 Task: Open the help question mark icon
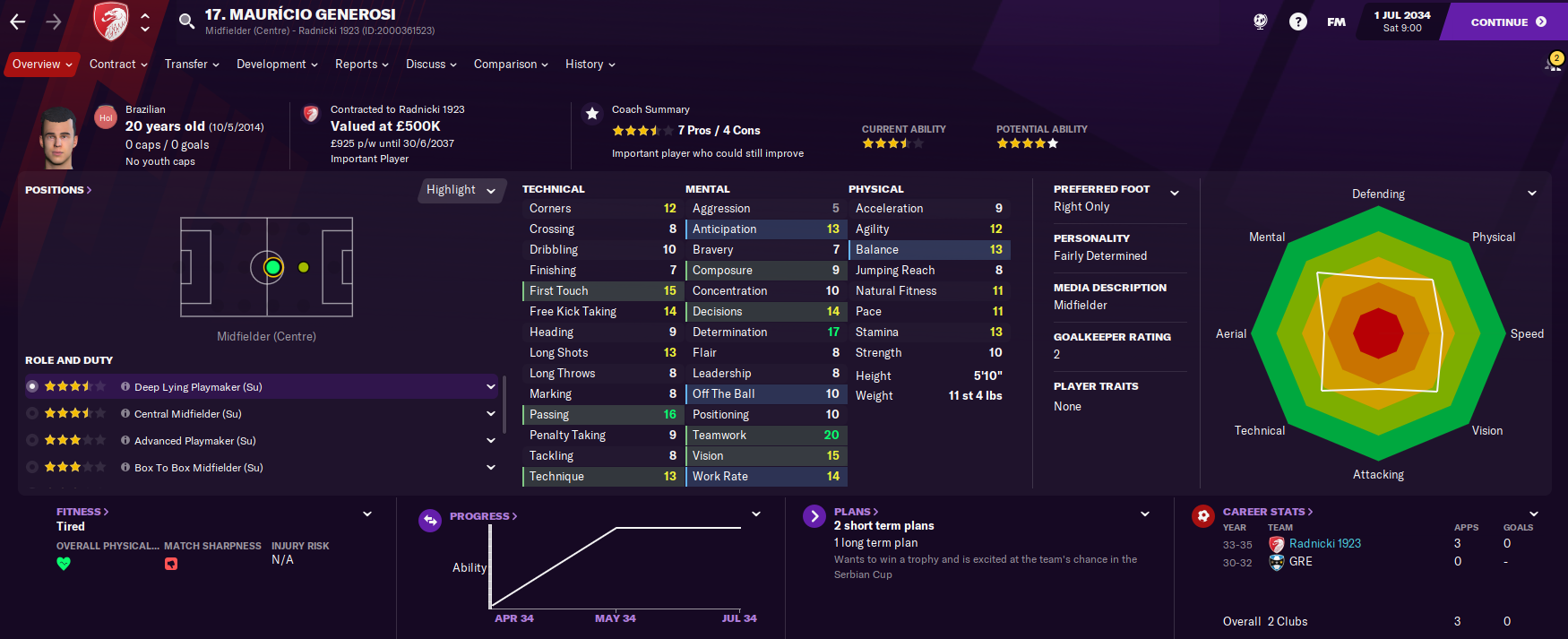pos(1297,22)
